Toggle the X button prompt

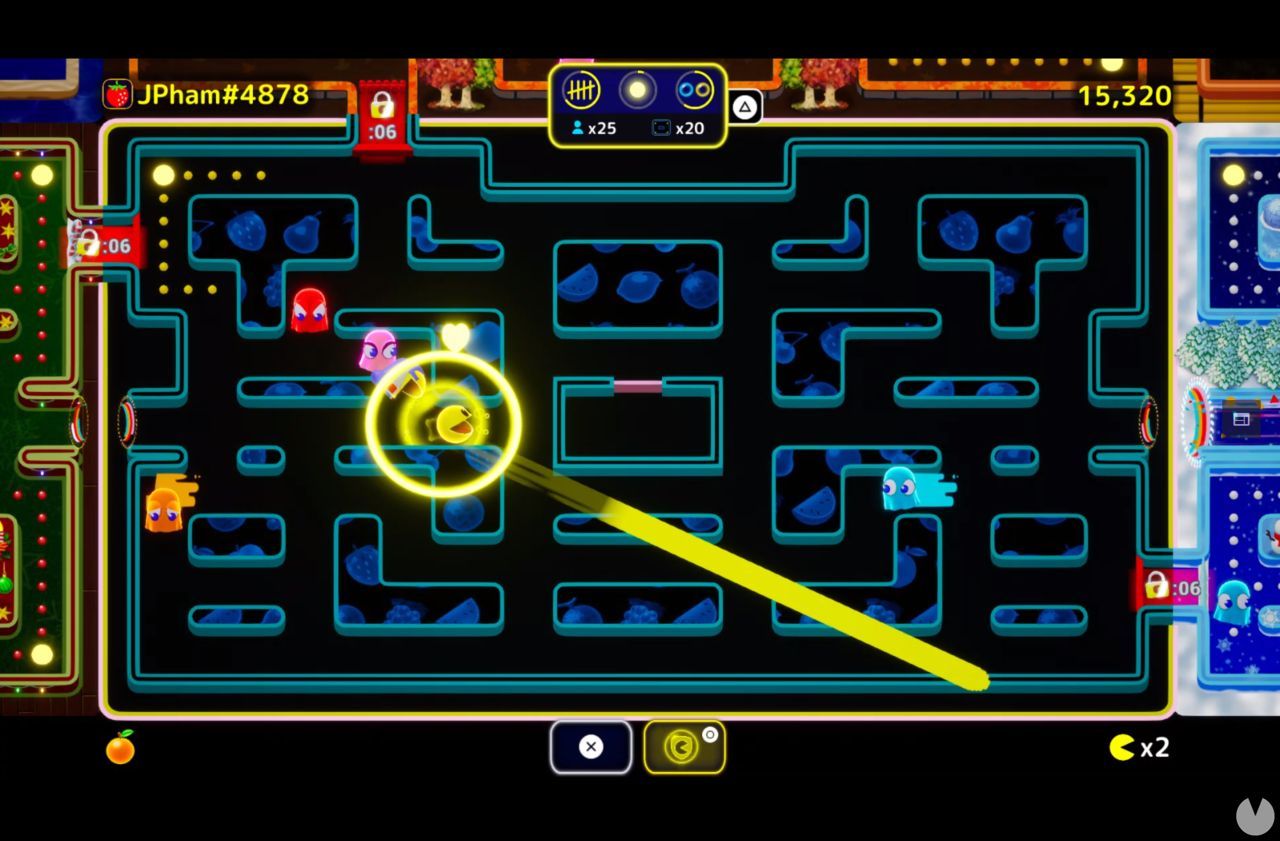click(x=591, y=747)
